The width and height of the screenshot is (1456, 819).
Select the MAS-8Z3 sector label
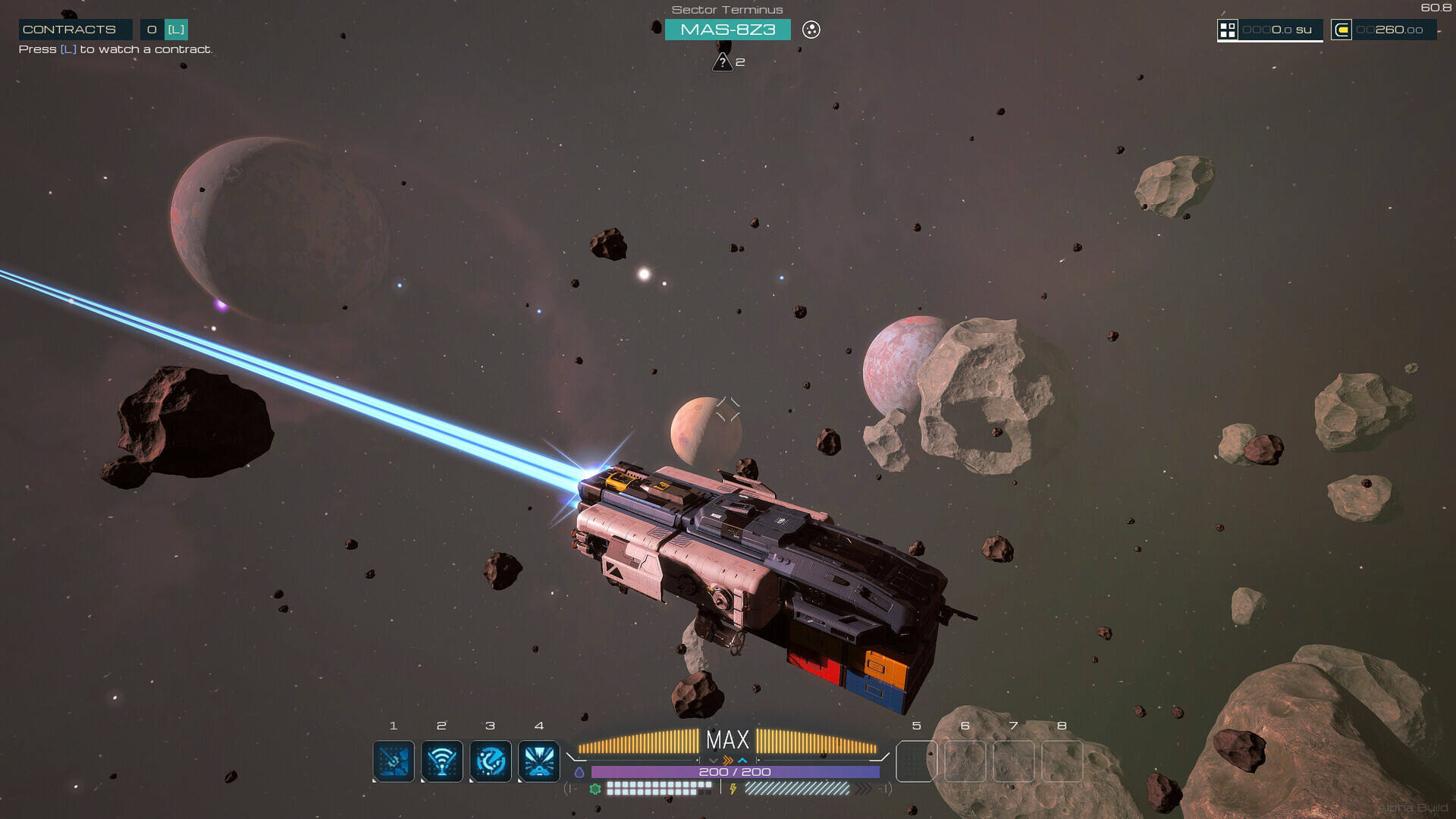point(727,30)
